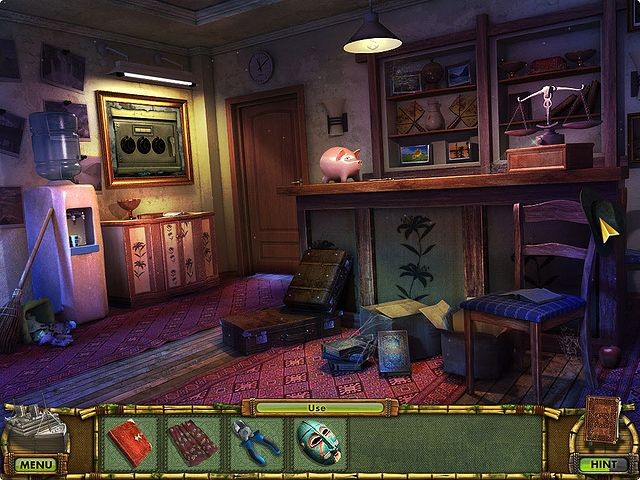The width and height of the screenshot is (640, 480).
Task: Choose the blue-handled pliers from the inventory
Action: [x=255, y=442]
